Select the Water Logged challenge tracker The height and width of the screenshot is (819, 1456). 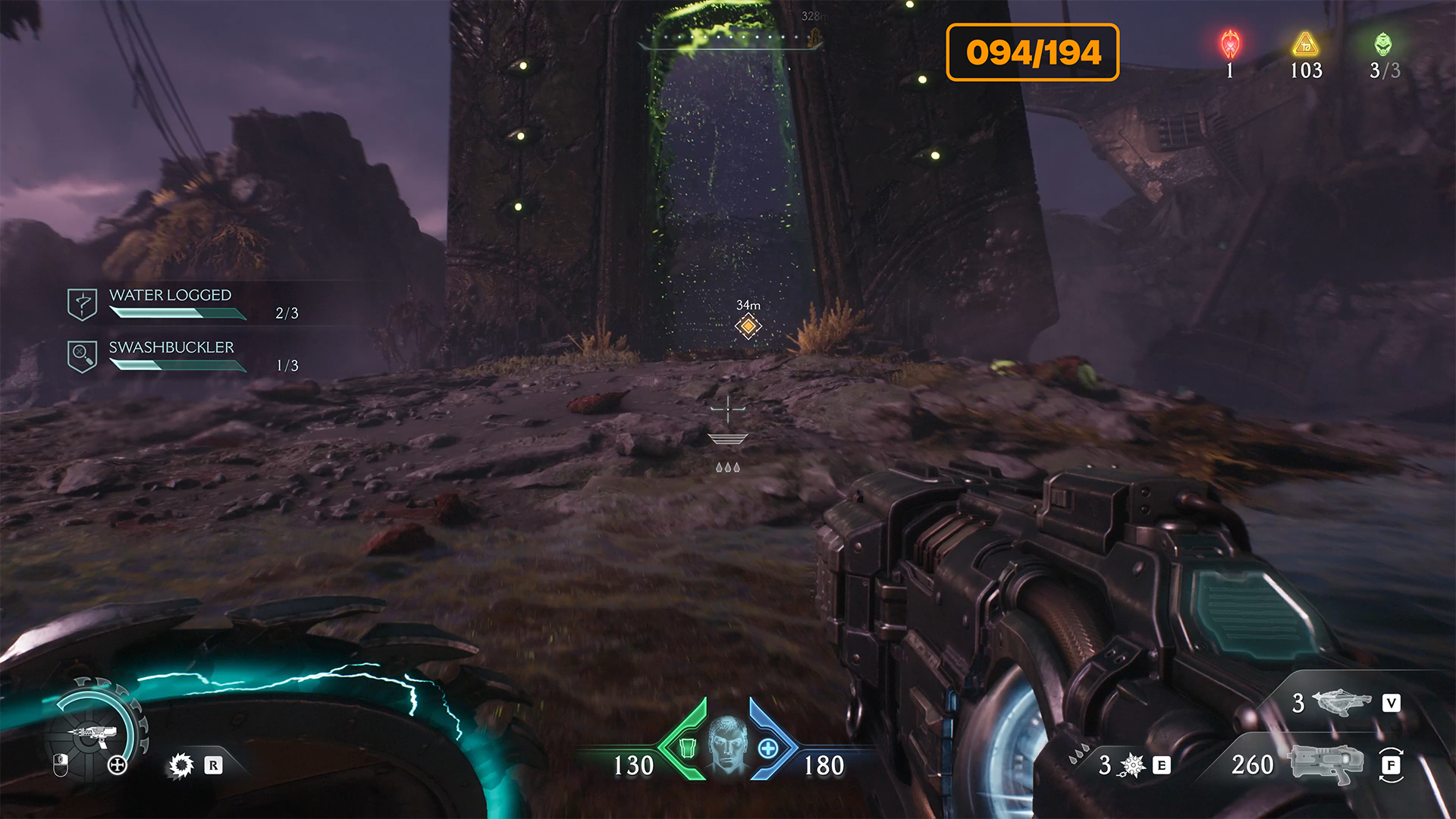(171, 303)
